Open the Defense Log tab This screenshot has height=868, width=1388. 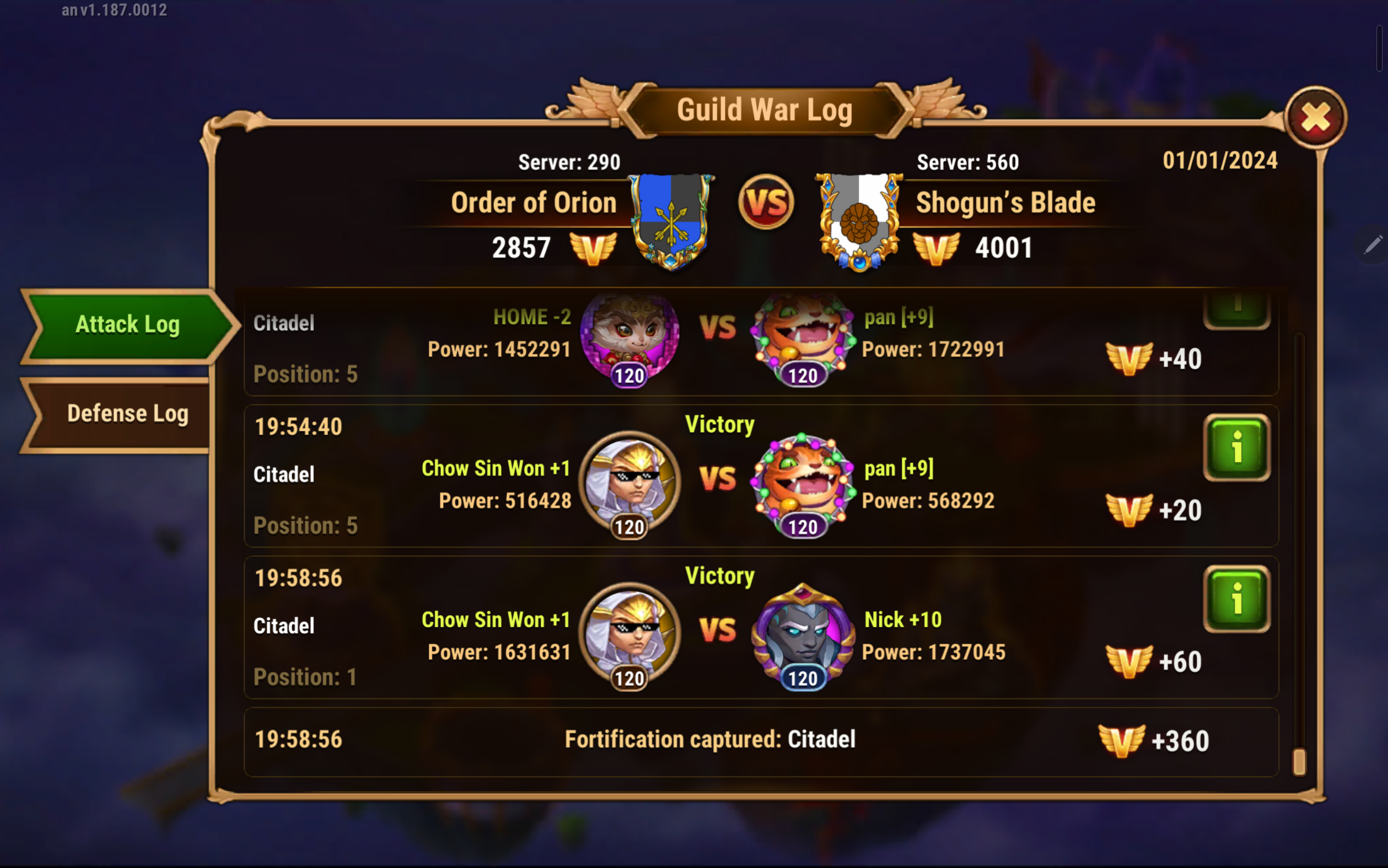pyautogui.click(x=127, y=414)
